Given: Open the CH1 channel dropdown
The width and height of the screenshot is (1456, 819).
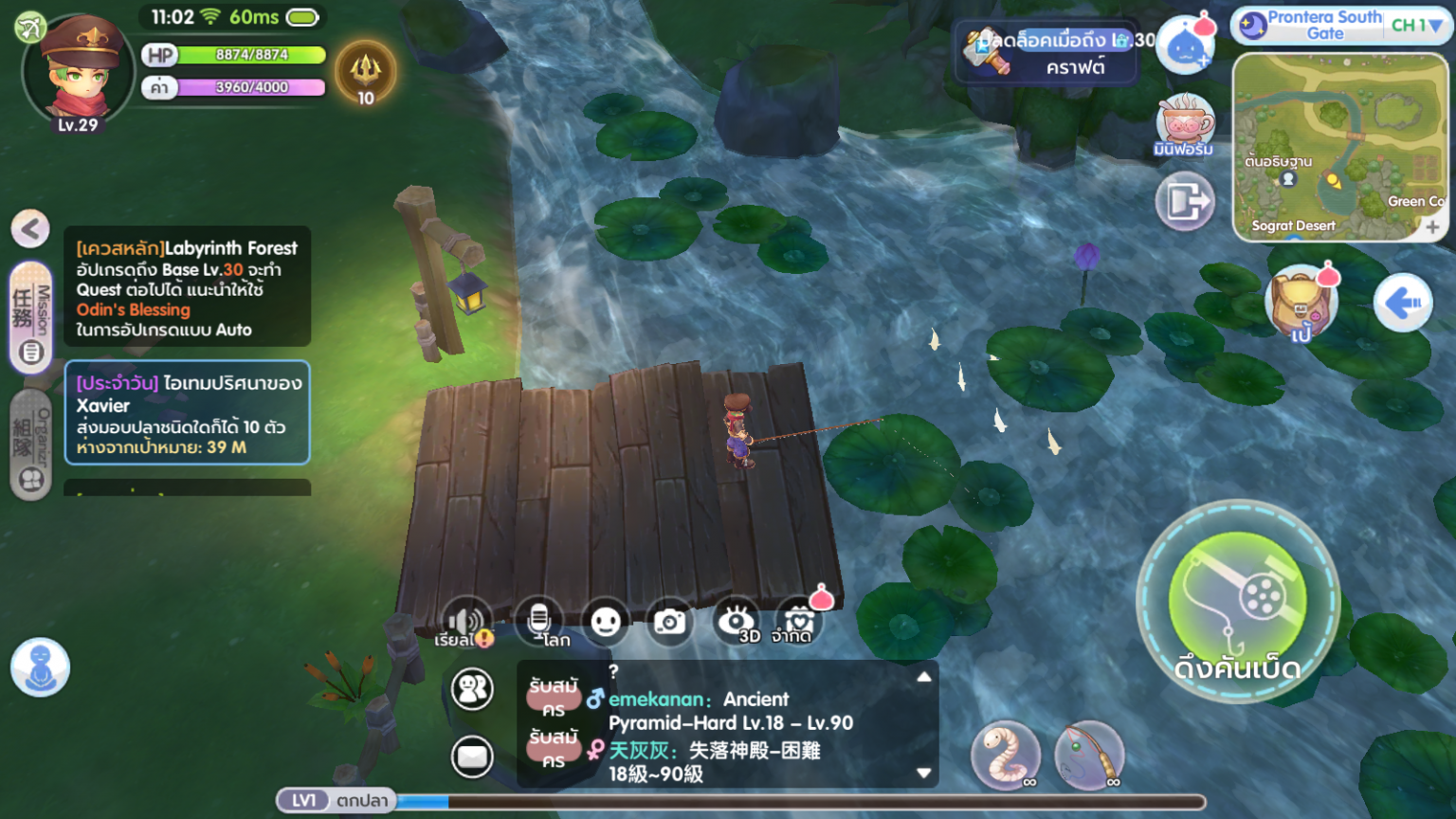Looking at the screenshot, I should 1417,26.
